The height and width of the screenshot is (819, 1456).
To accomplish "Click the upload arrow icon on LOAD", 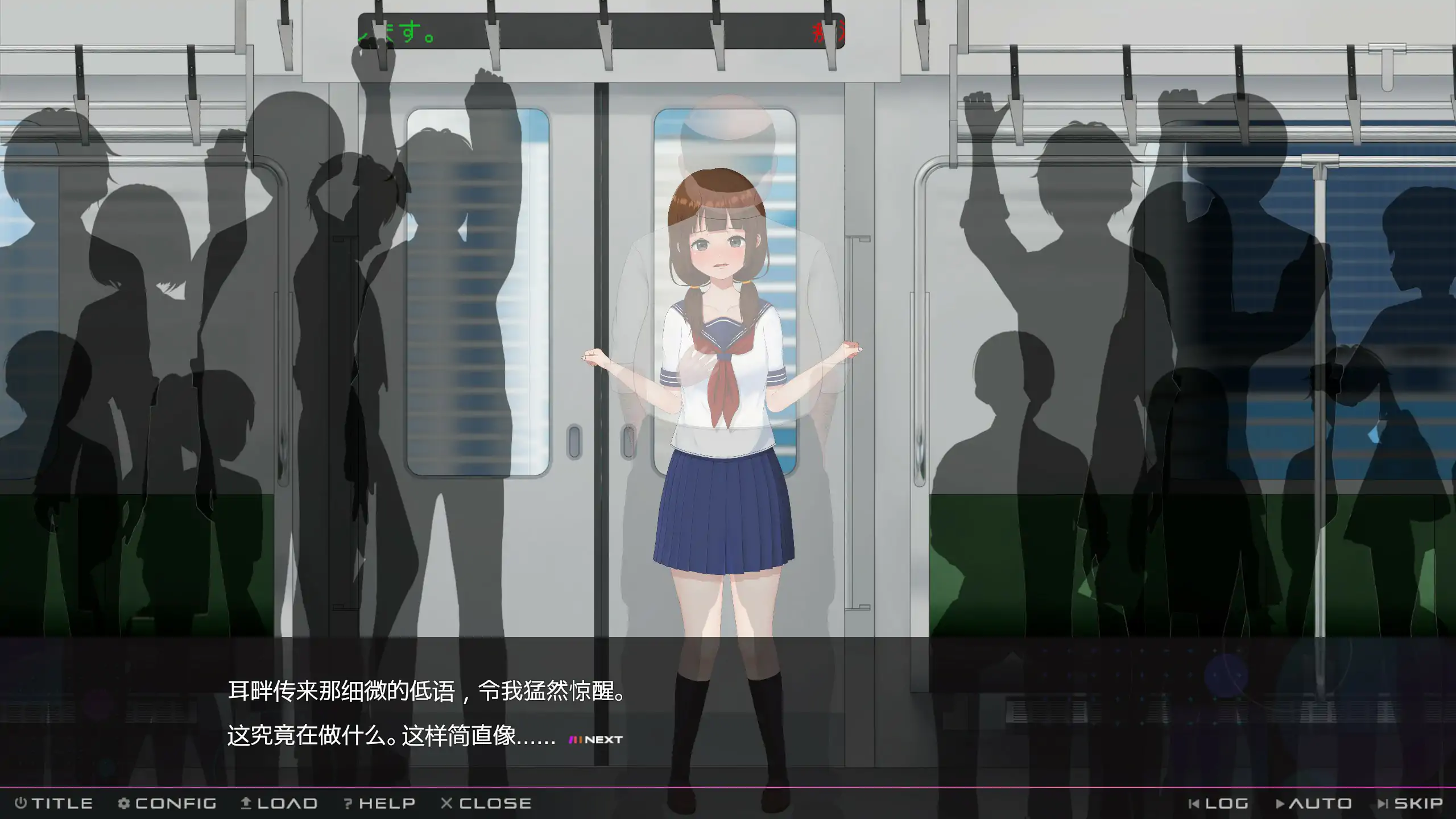I will [248, 803].
